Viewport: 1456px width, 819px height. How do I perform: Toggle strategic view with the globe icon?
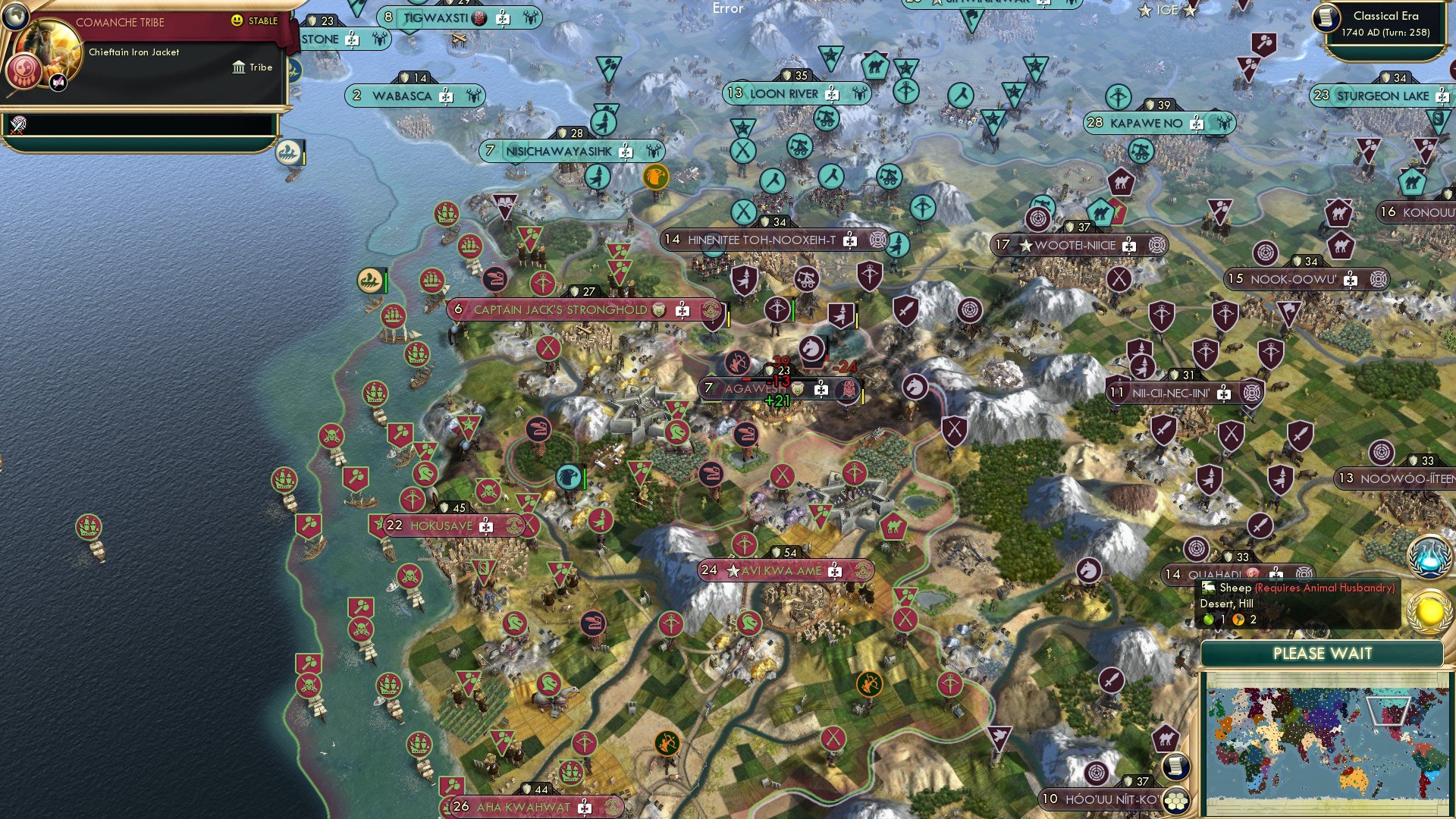point(15,16)
